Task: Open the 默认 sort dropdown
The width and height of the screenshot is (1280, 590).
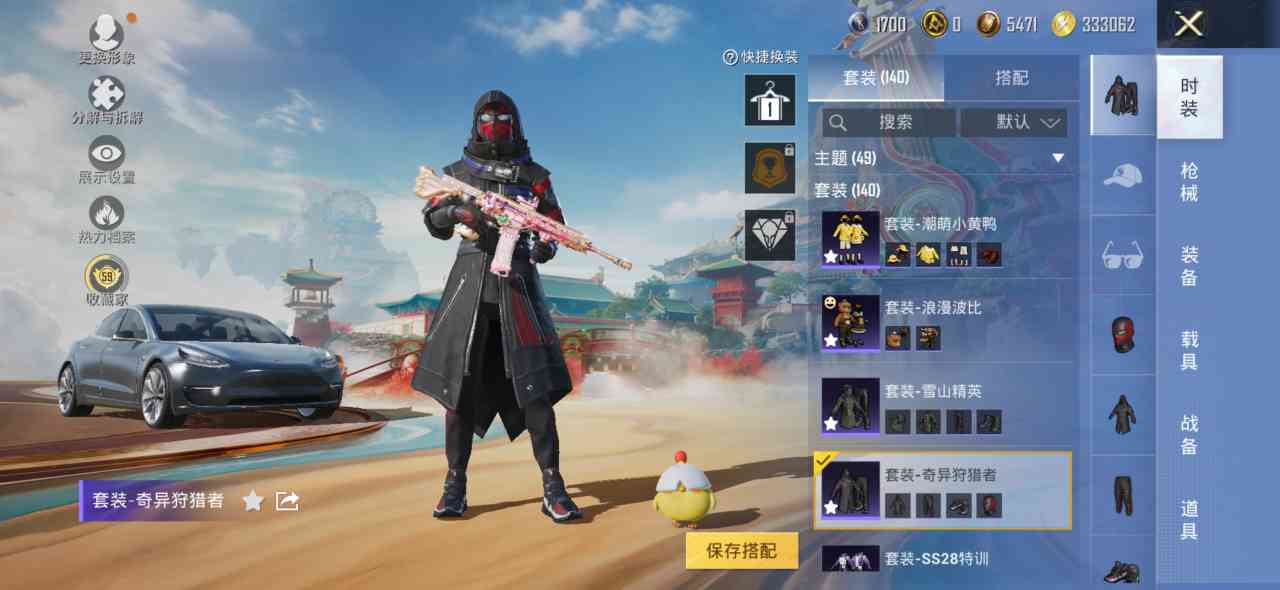Action: (x=1014, y=122)
